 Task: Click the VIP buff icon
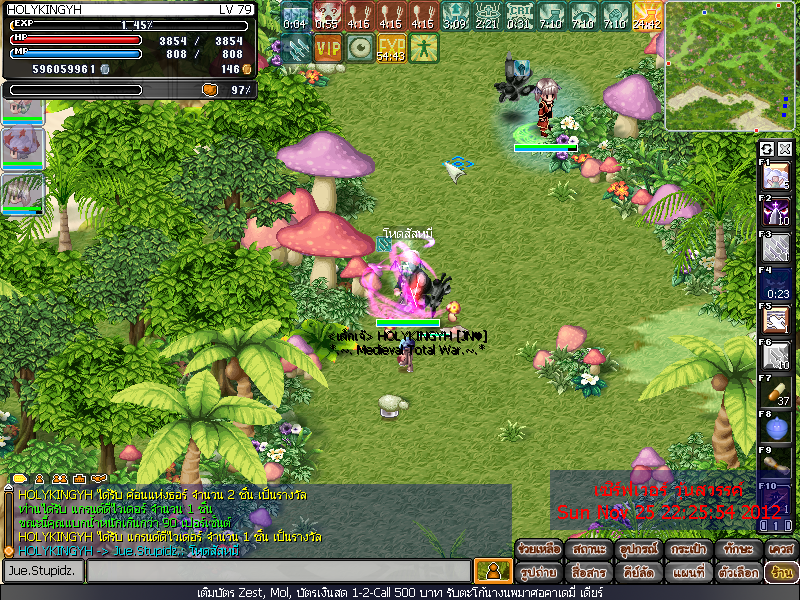click(327, 46)
